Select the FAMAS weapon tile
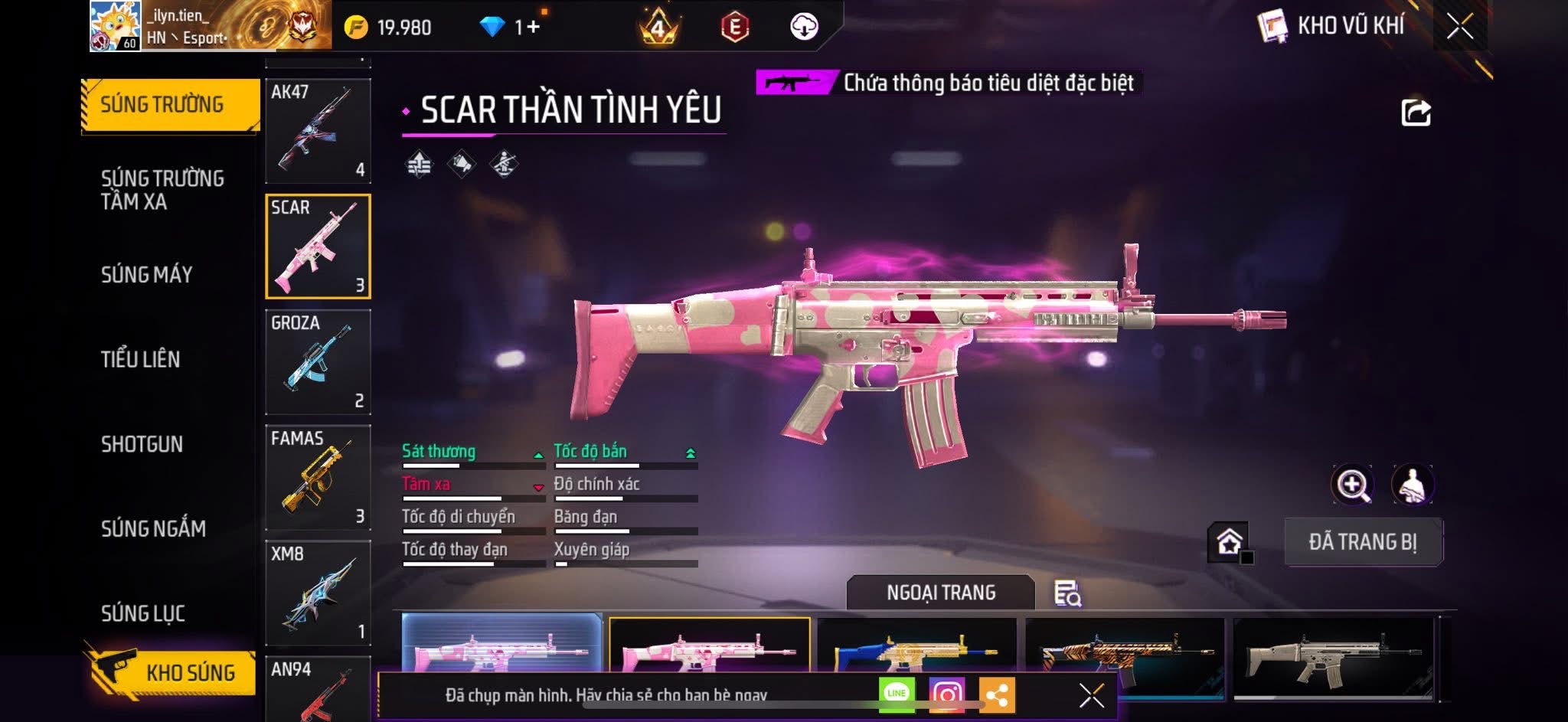Image resolution: width=1568 pixels, height=722 pixels. coord(318,477)
